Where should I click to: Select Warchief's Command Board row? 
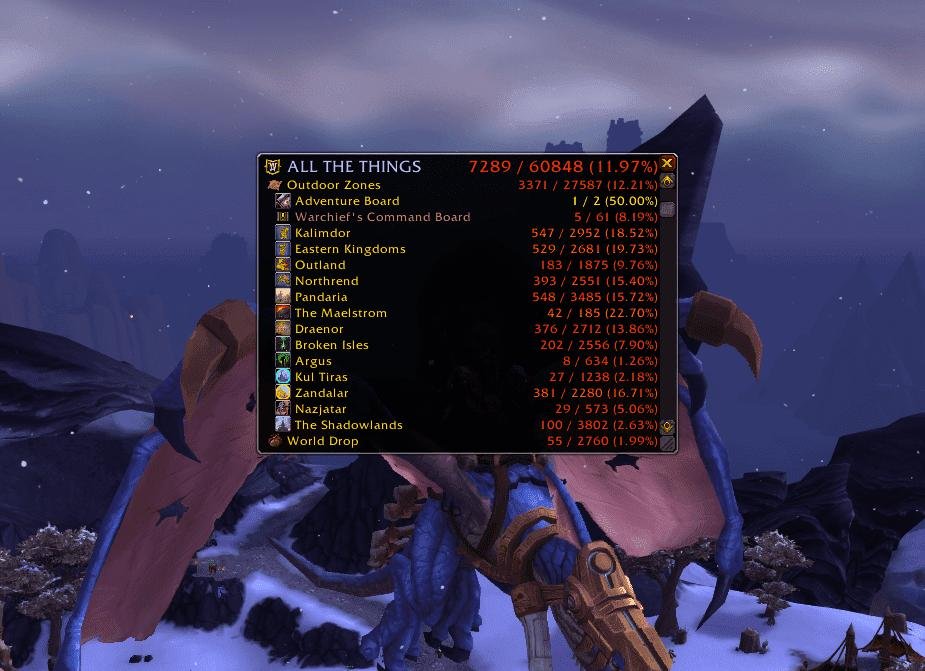(x=381, y=217)
